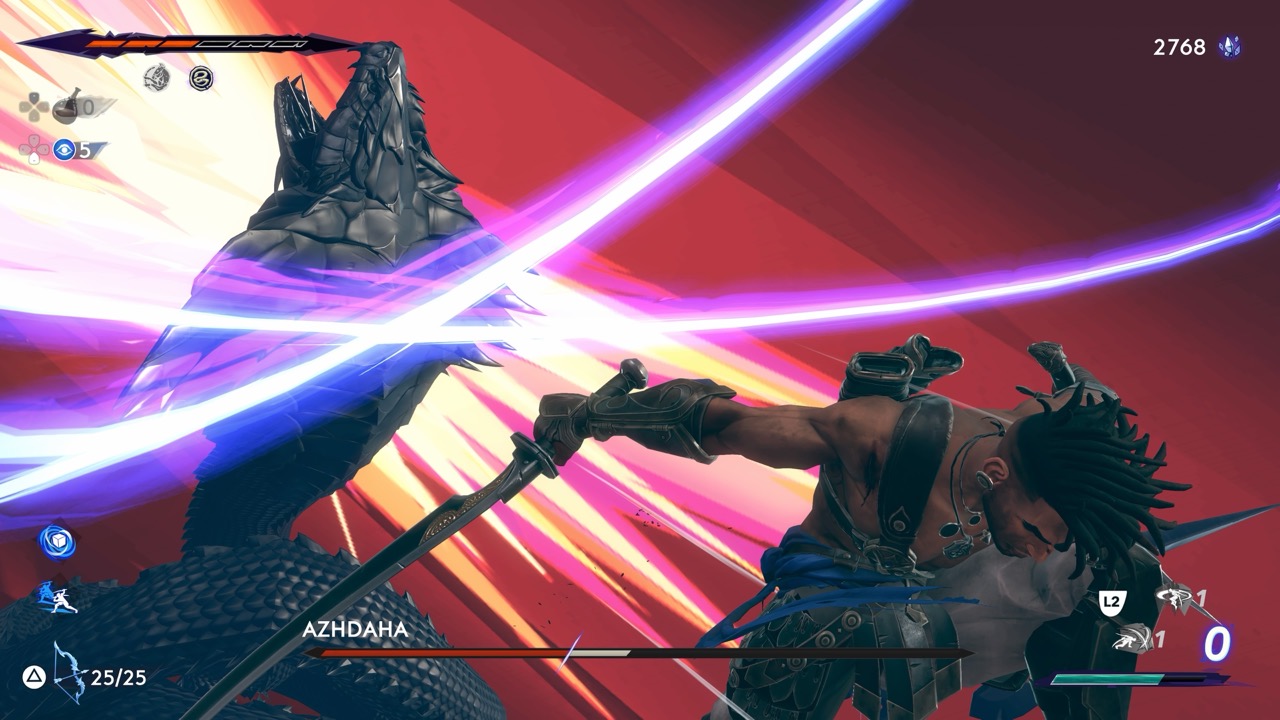Select the healing potion flask icon
Image resolution: width=1280 pixels, height=720 pixels.
click(x=67, y=104)
